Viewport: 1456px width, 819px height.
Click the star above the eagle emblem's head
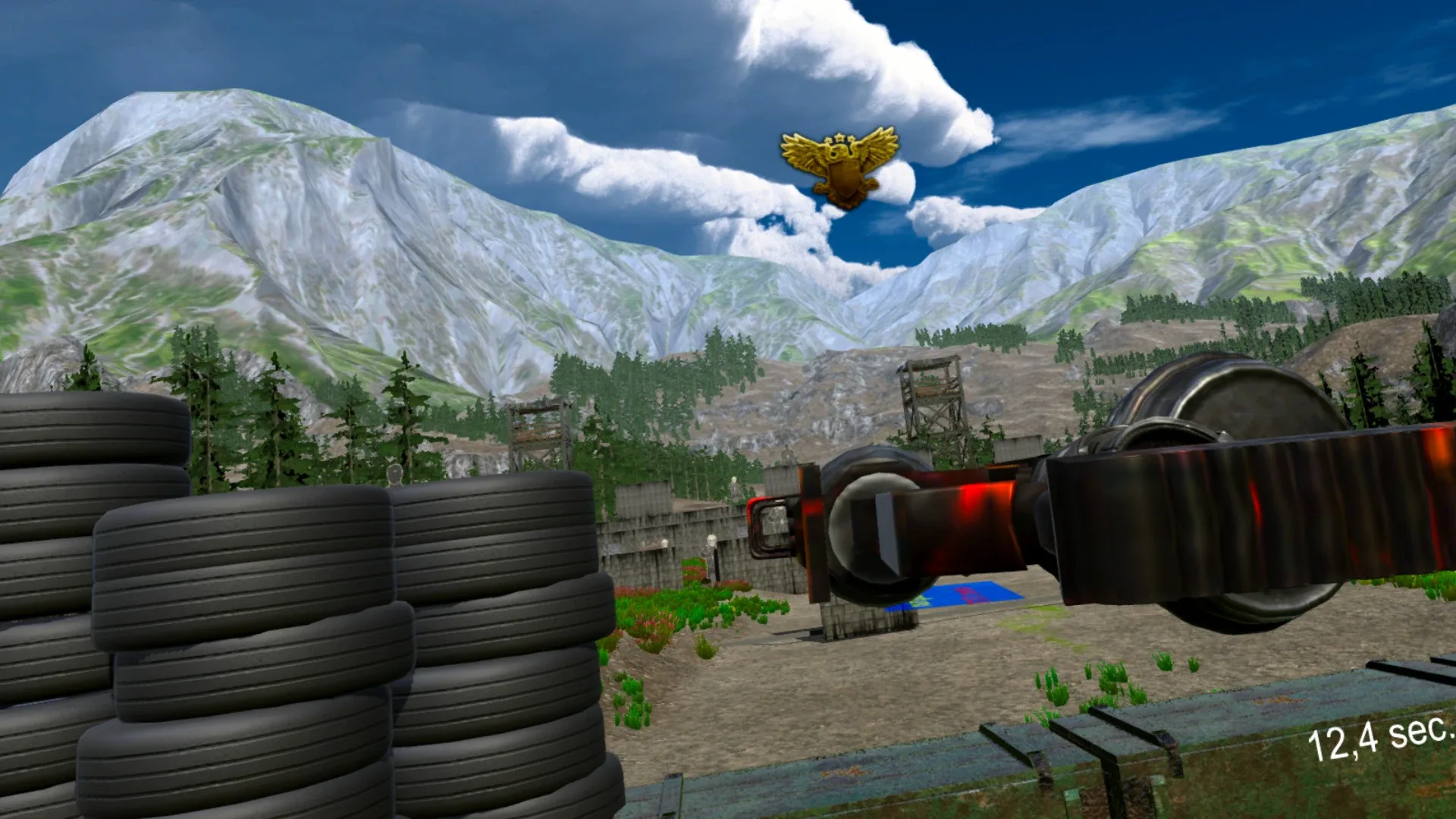[840, 136]
